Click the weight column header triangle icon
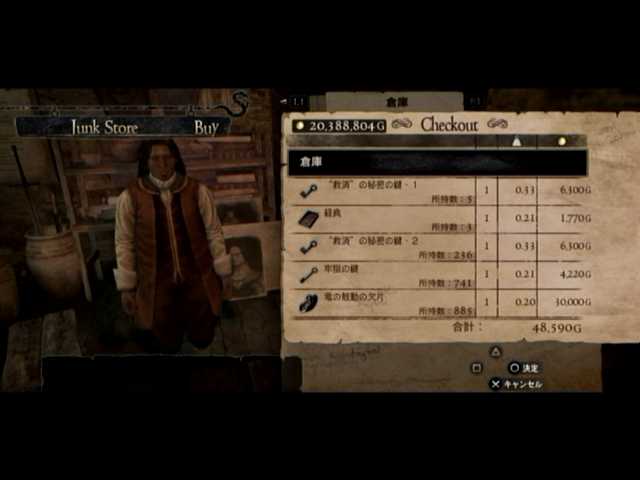Viewport: 640px width, 480px height. pos(518,141)
